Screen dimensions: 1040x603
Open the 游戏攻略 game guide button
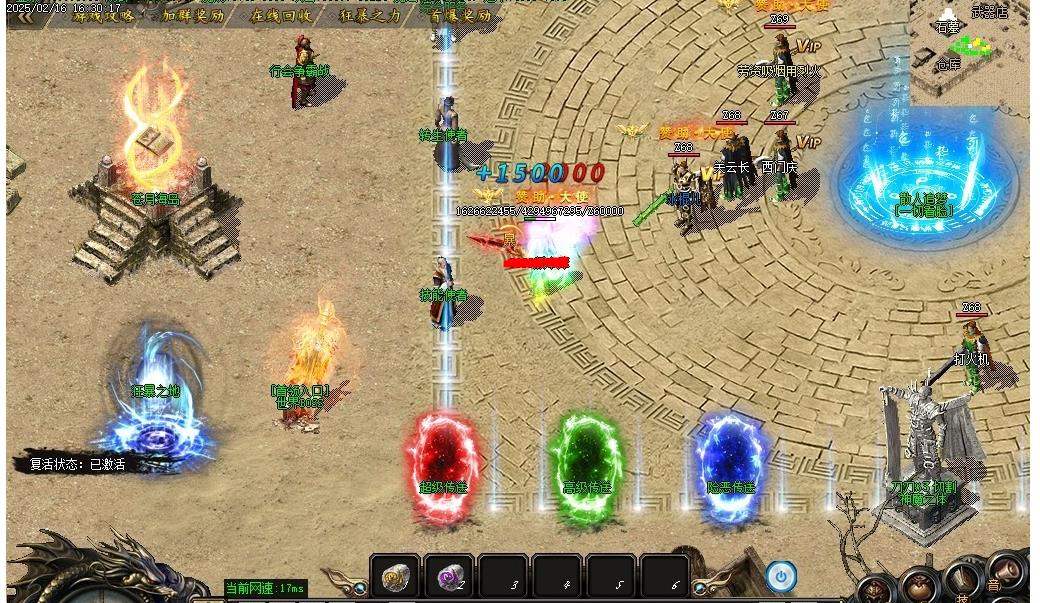[102, 16]
